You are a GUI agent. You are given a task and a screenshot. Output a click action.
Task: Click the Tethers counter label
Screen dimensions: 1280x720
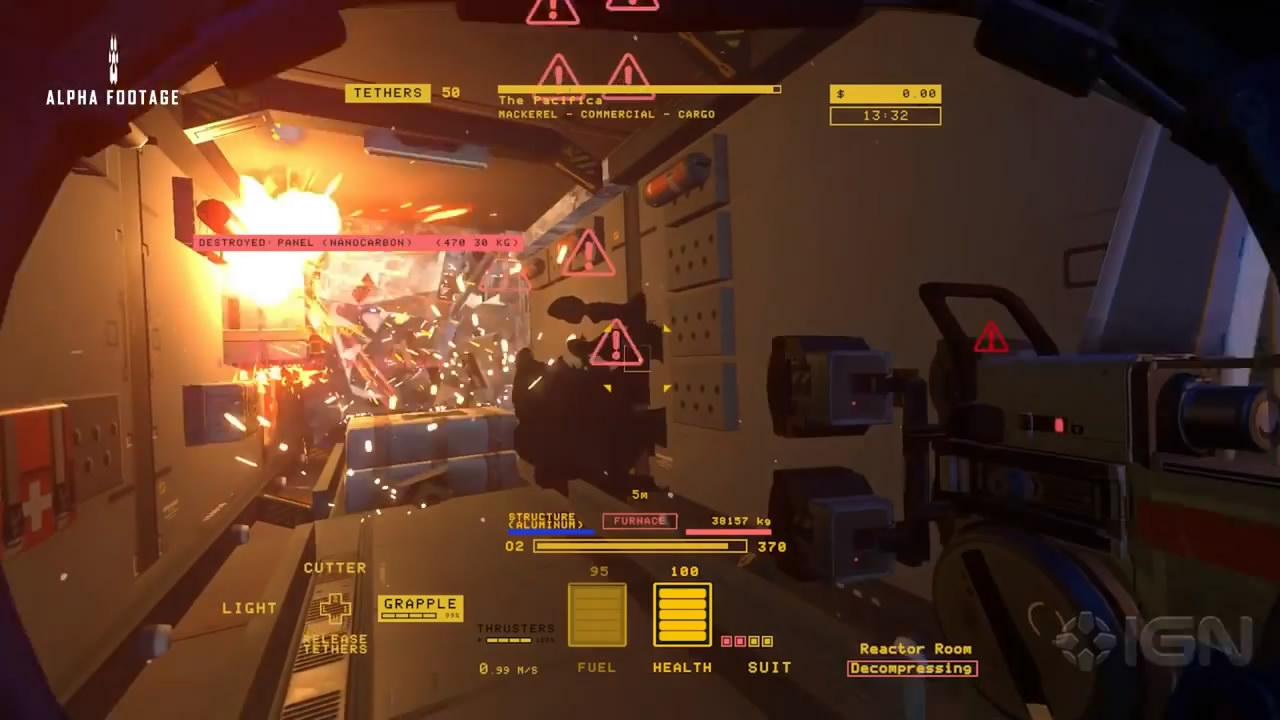click(388, 93)
